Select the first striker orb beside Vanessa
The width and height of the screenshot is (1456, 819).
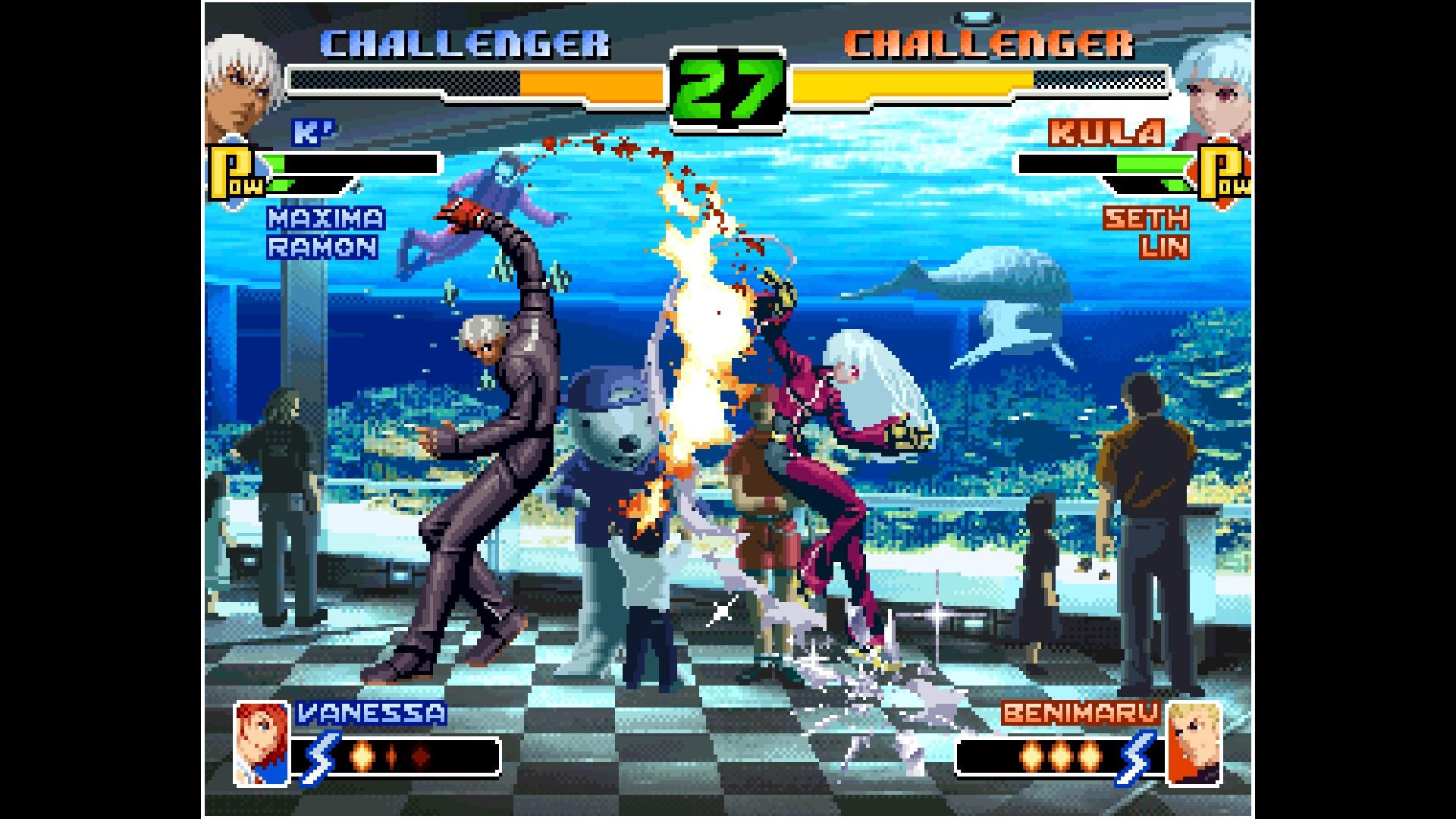tap(362, 756)
